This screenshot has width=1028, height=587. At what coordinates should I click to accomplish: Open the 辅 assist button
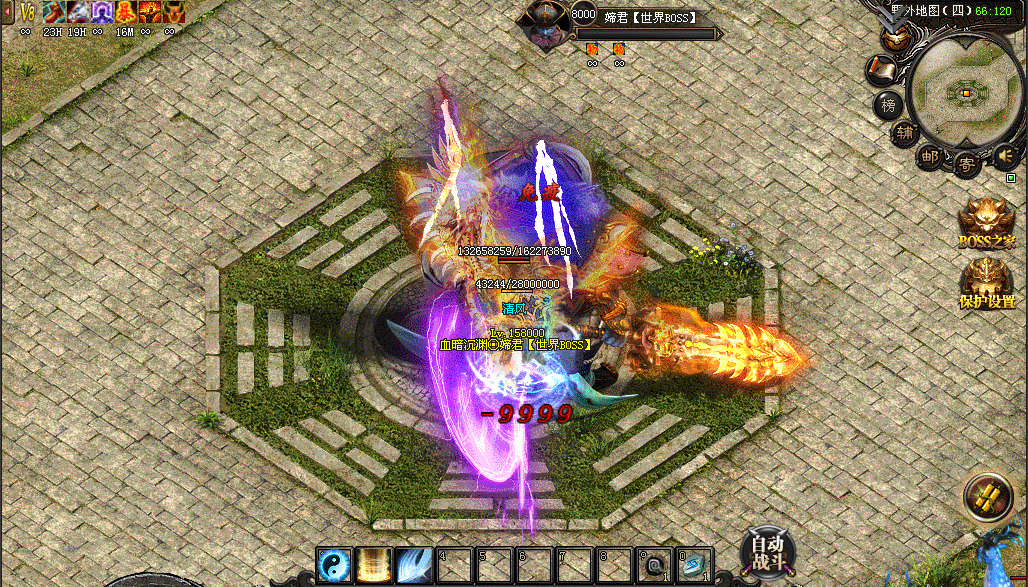coord(904,133)
